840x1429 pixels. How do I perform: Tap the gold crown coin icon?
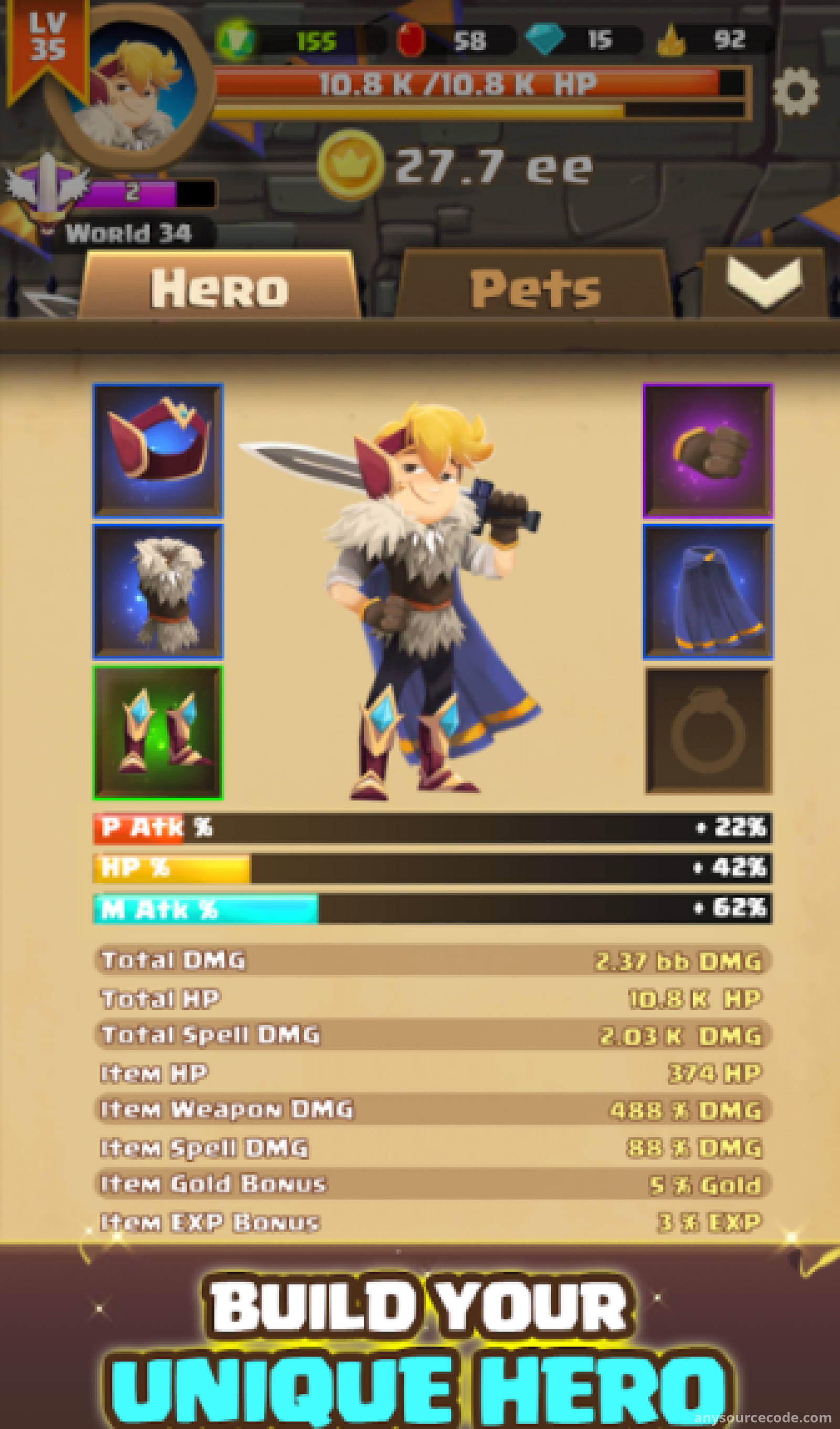point(350,164)
